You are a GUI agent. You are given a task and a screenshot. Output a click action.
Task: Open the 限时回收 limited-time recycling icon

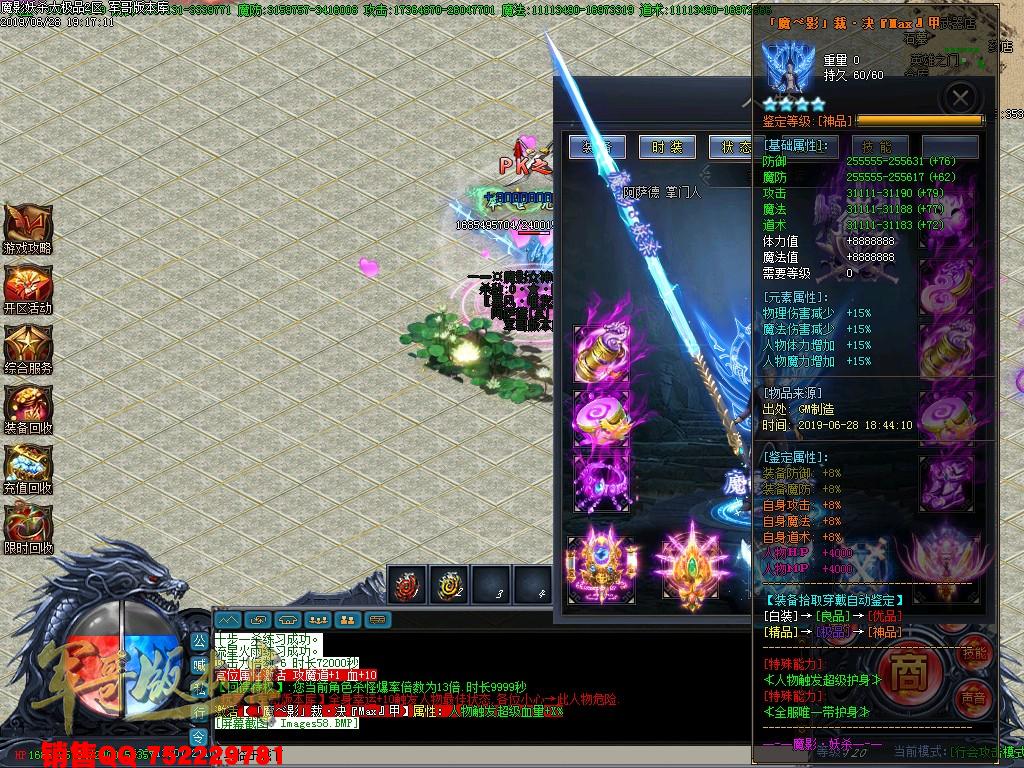click(x=27, y=527)
